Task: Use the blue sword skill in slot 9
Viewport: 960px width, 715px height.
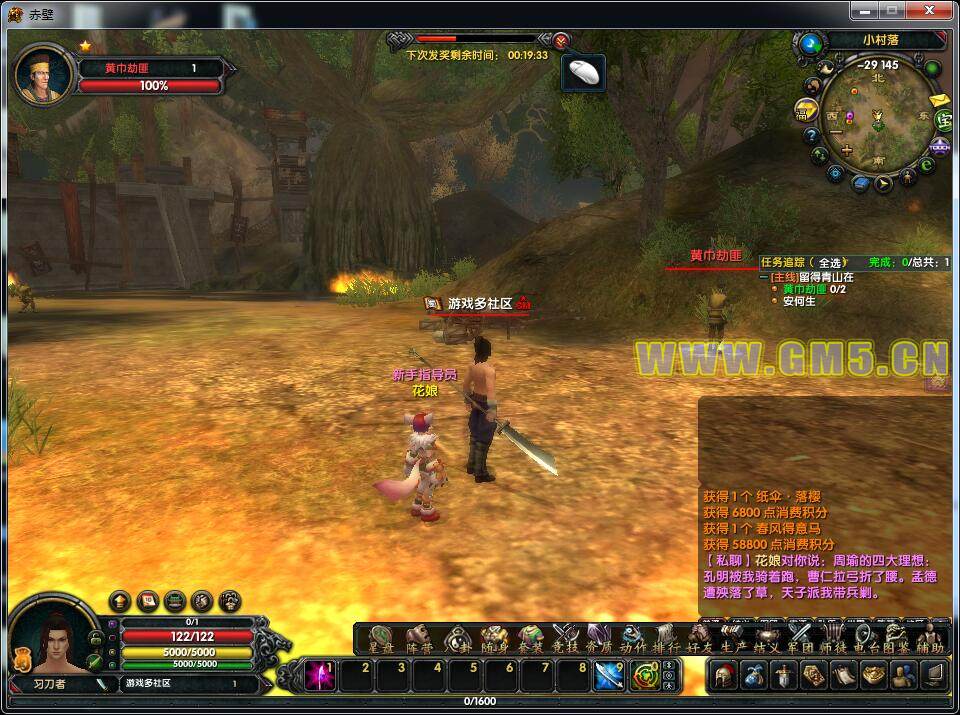Action: pyautogui.click(x=609, y=676)
